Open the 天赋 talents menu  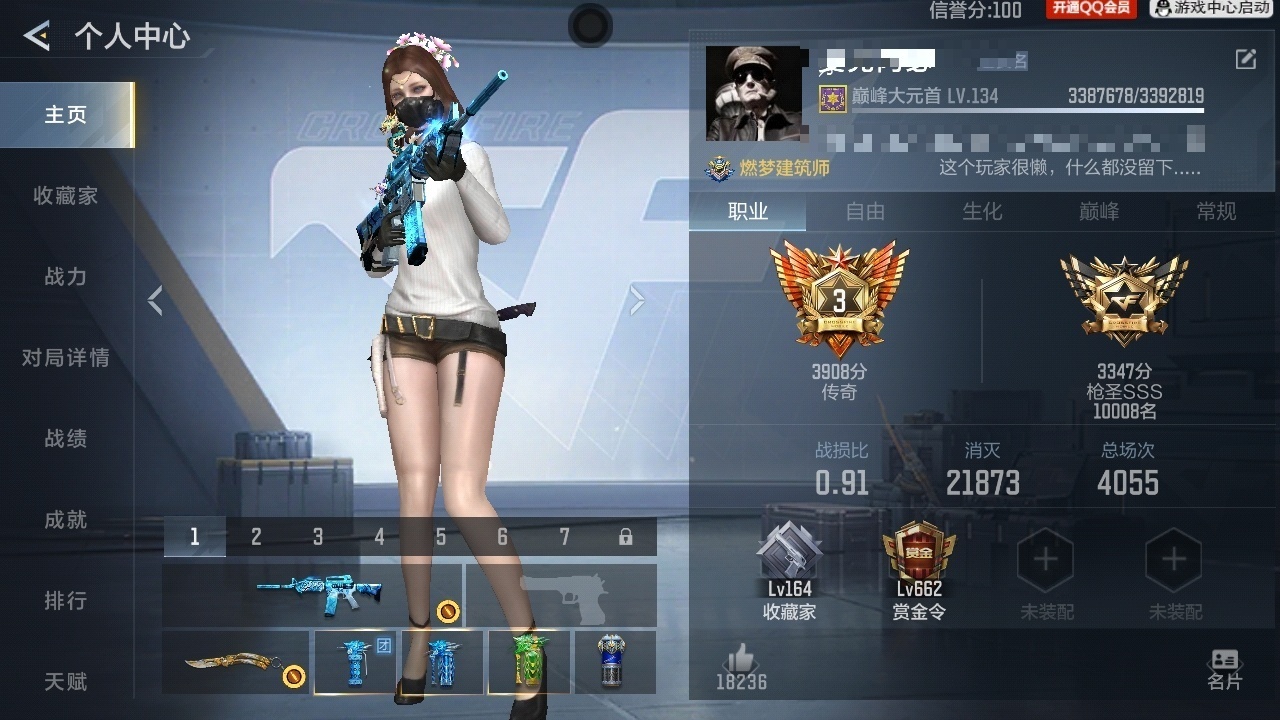coord(66,682)
